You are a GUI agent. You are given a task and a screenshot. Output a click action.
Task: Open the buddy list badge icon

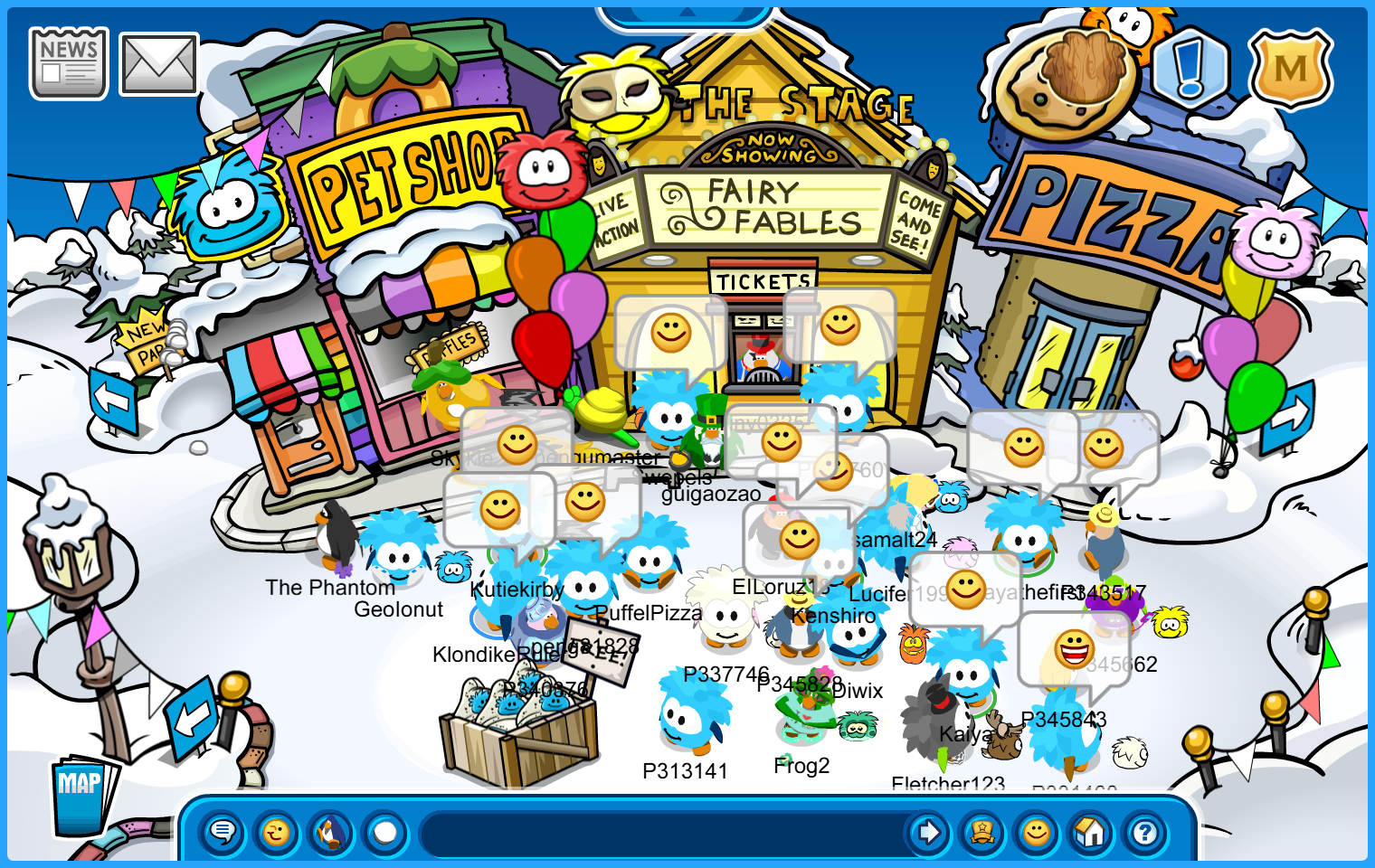[981, 833]
